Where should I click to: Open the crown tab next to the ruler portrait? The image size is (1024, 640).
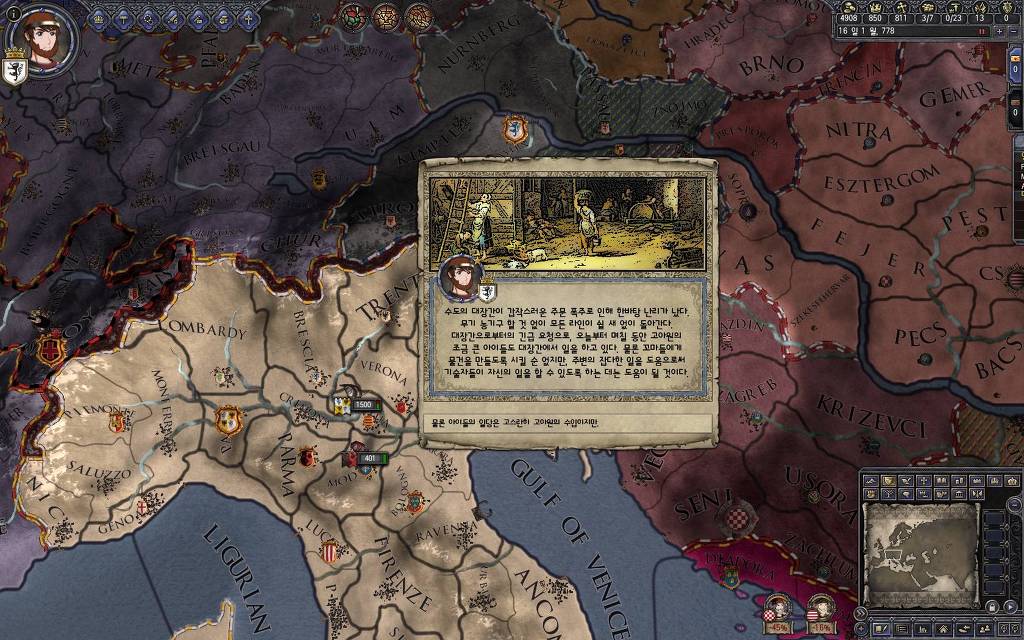click(99, 17)
